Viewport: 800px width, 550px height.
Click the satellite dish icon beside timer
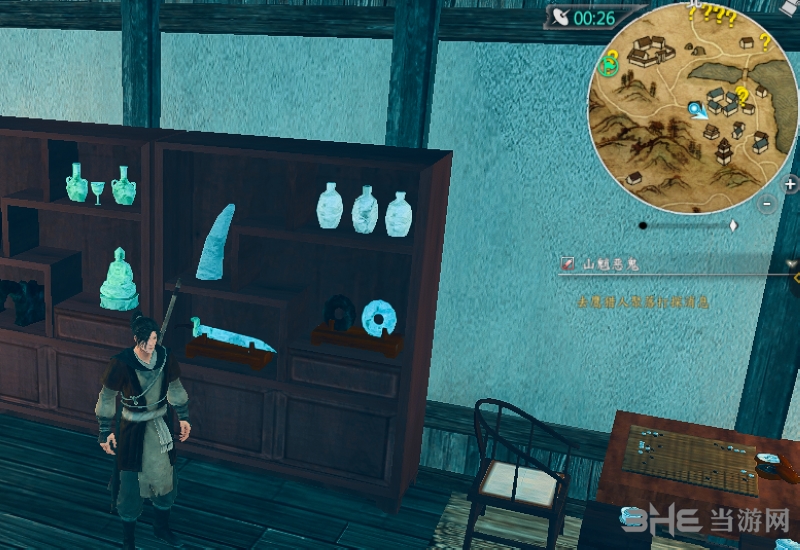pos(560,17)
